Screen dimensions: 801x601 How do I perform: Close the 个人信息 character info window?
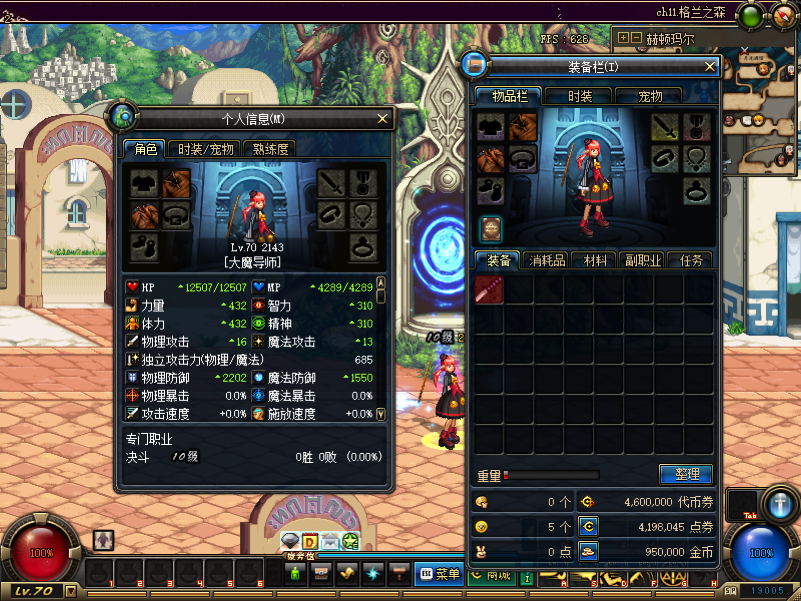click(x=382, y=118)
